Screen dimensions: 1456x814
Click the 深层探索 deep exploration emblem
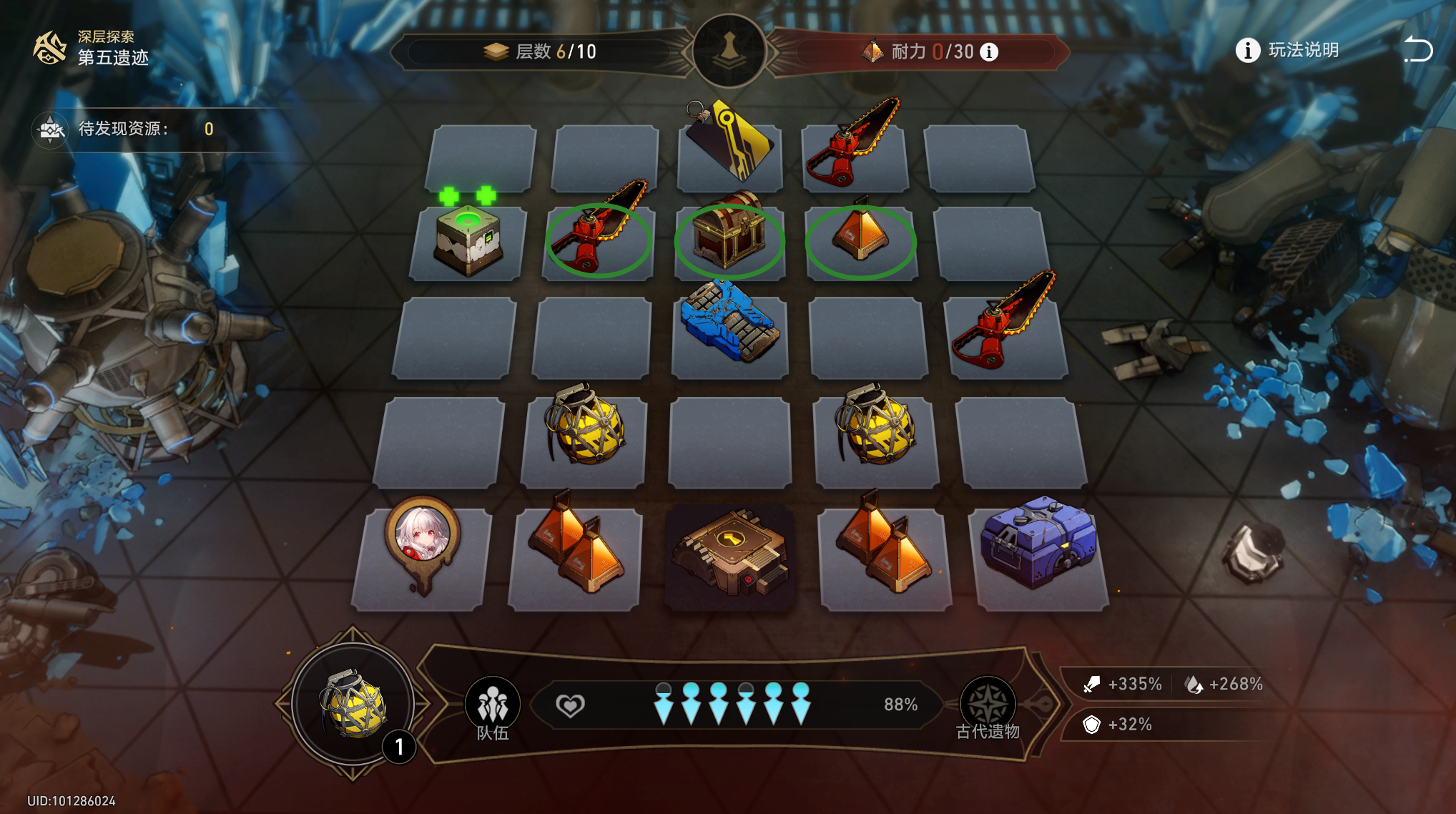(50, 48)
